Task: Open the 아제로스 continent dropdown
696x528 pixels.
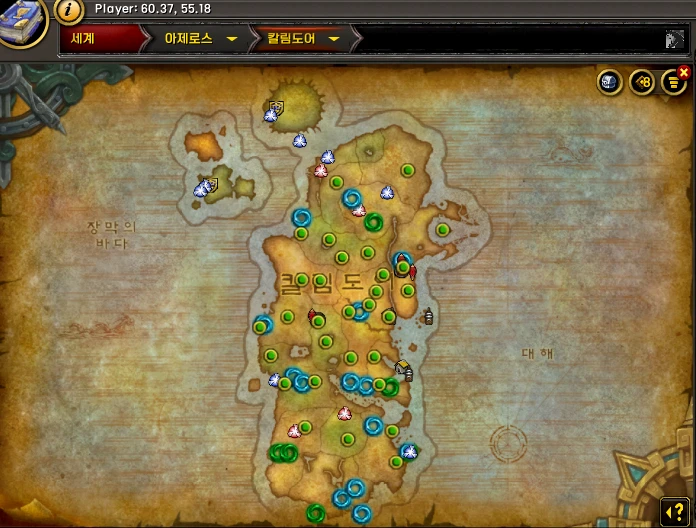Action: click(x=231, y=39)
